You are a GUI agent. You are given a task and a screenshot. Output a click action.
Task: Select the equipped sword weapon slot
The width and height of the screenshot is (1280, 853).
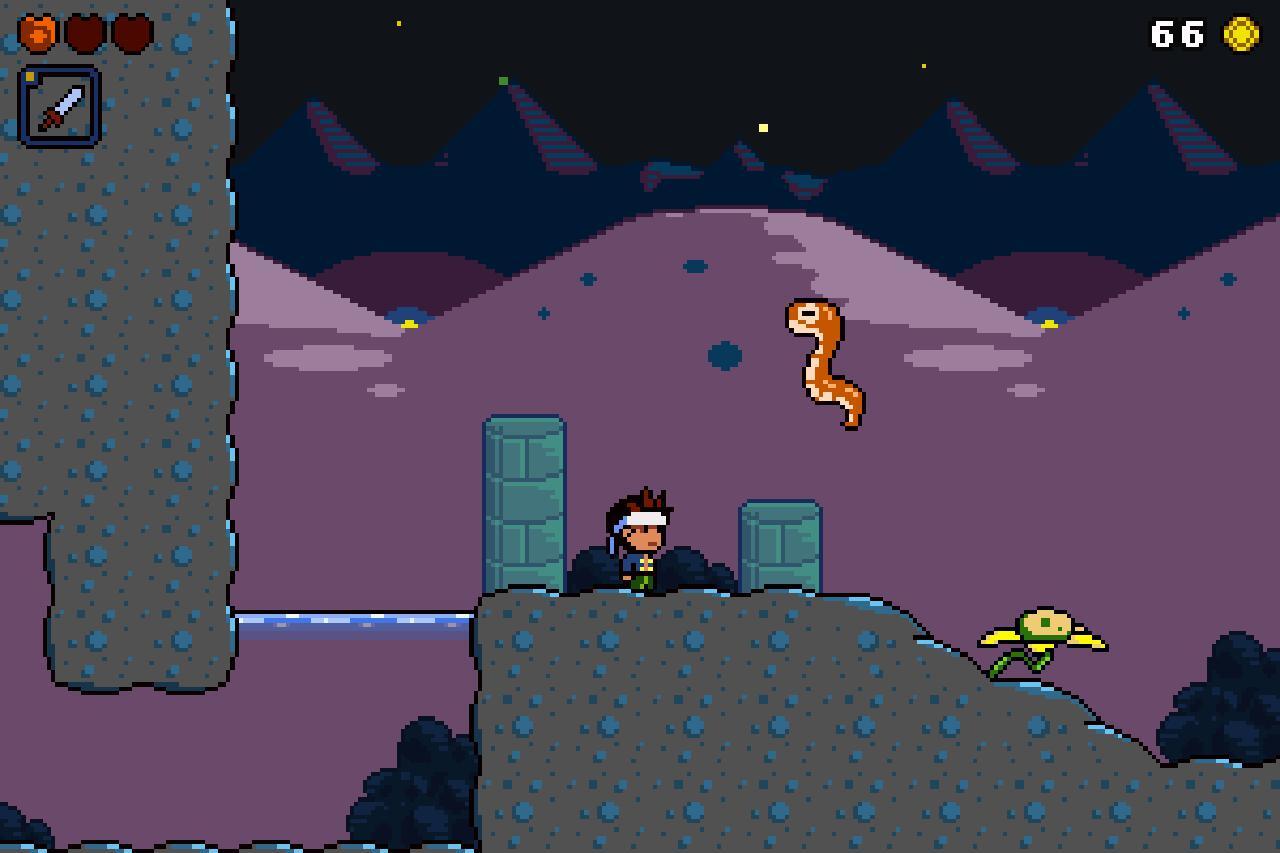(x=60, y=106)
